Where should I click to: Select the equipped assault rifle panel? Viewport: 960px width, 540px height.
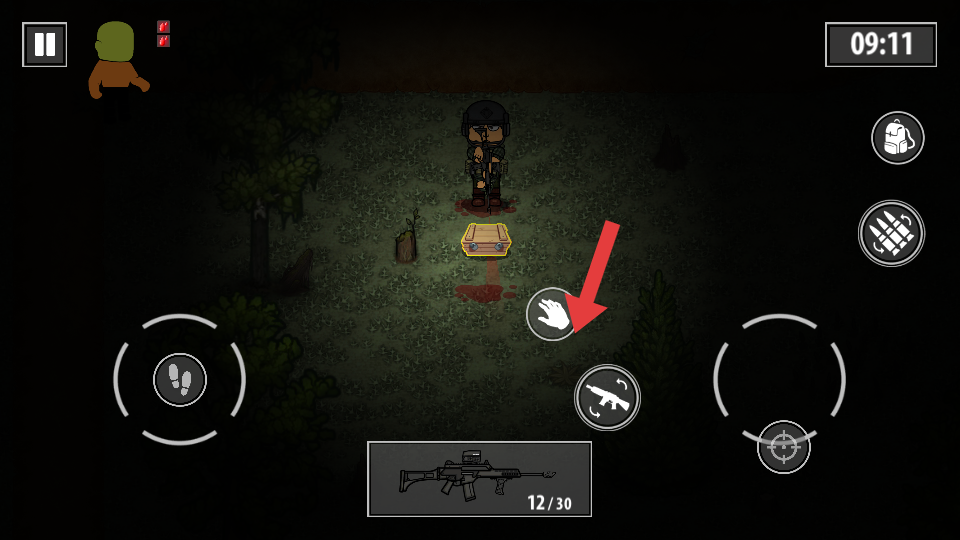click(479, 479)
